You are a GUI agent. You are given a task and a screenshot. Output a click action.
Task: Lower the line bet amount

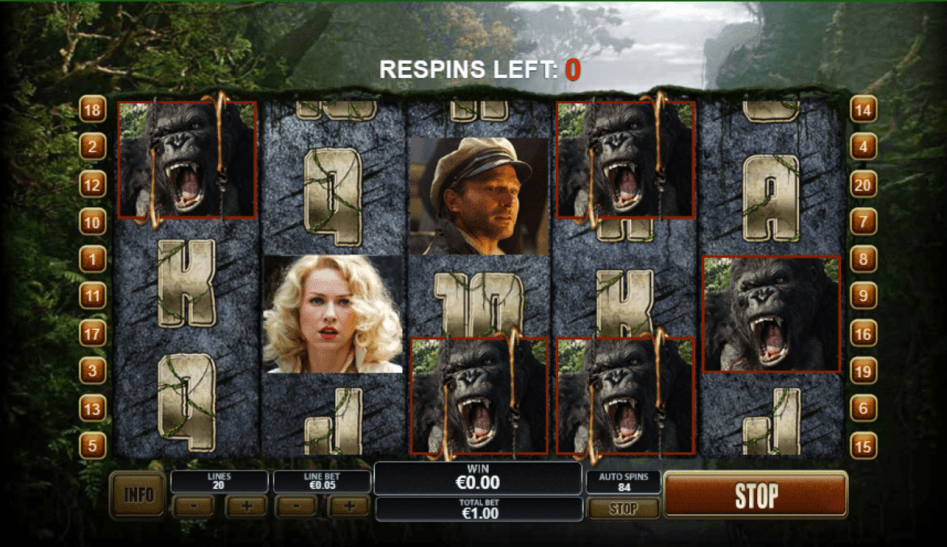tap(296, 506)
